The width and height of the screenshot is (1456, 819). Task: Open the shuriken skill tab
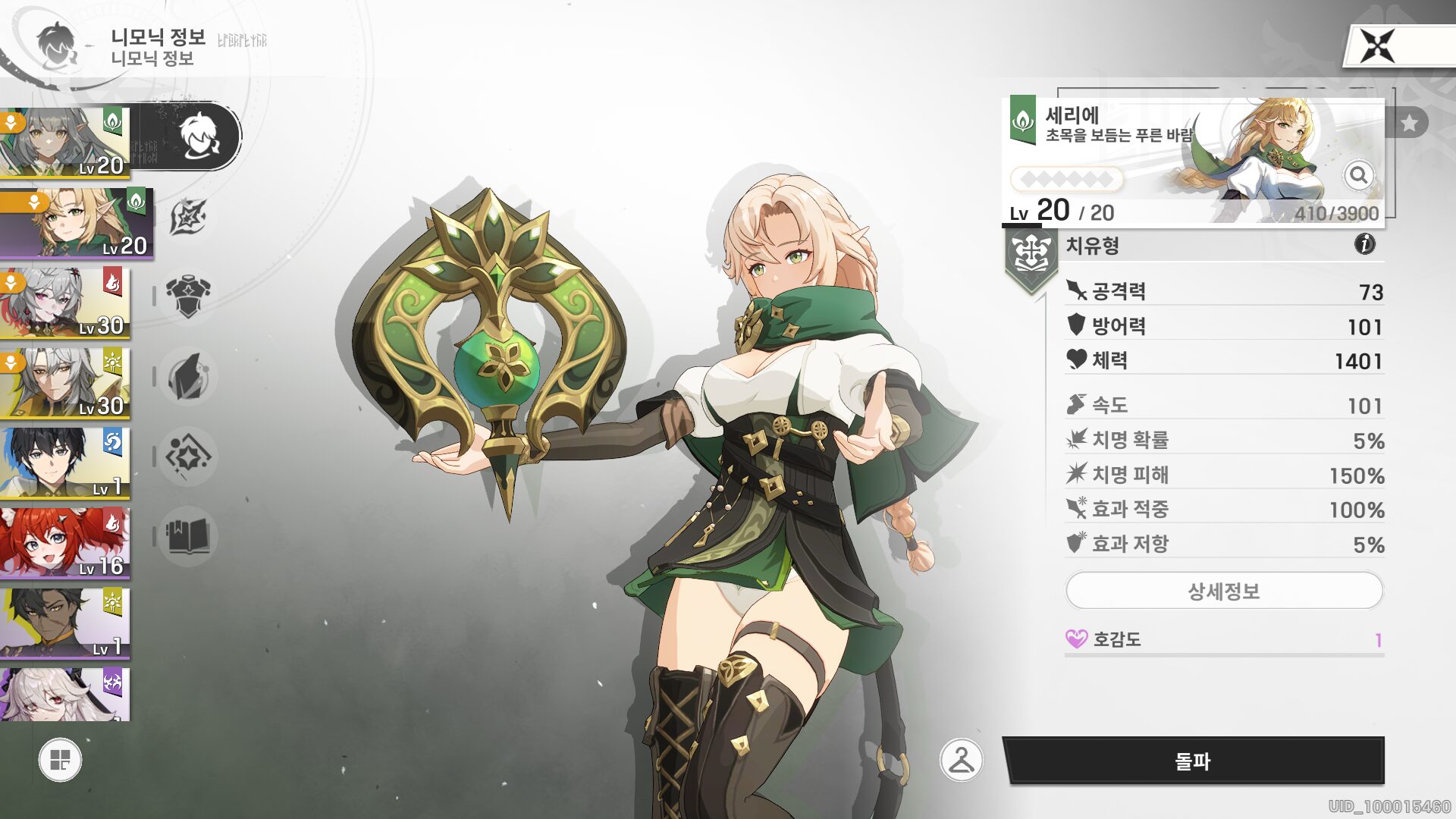tap(187, 217)
